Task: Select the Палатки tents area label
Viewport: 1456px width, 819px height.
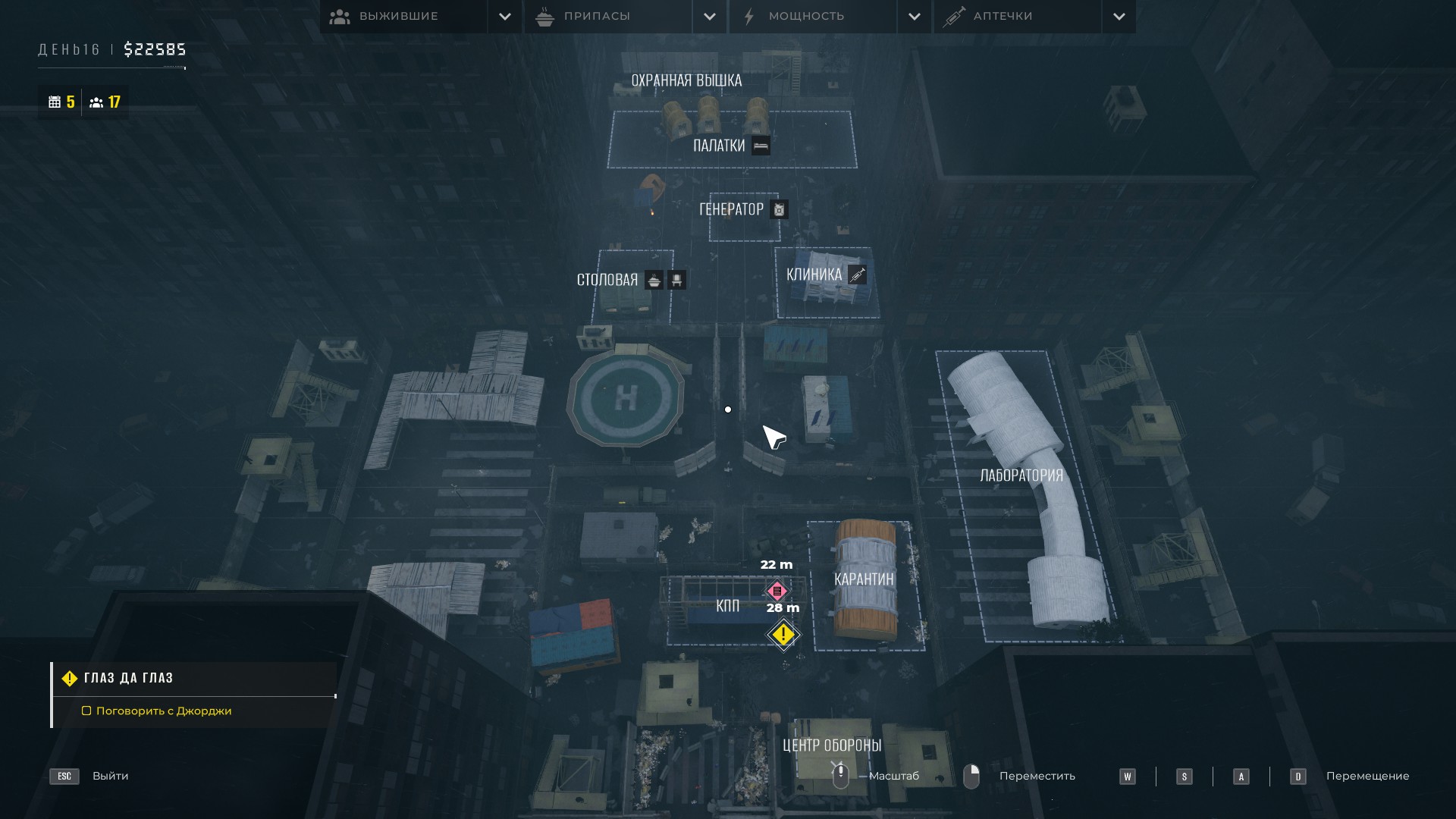Action: pyautogui.click(x=719, y=146)
